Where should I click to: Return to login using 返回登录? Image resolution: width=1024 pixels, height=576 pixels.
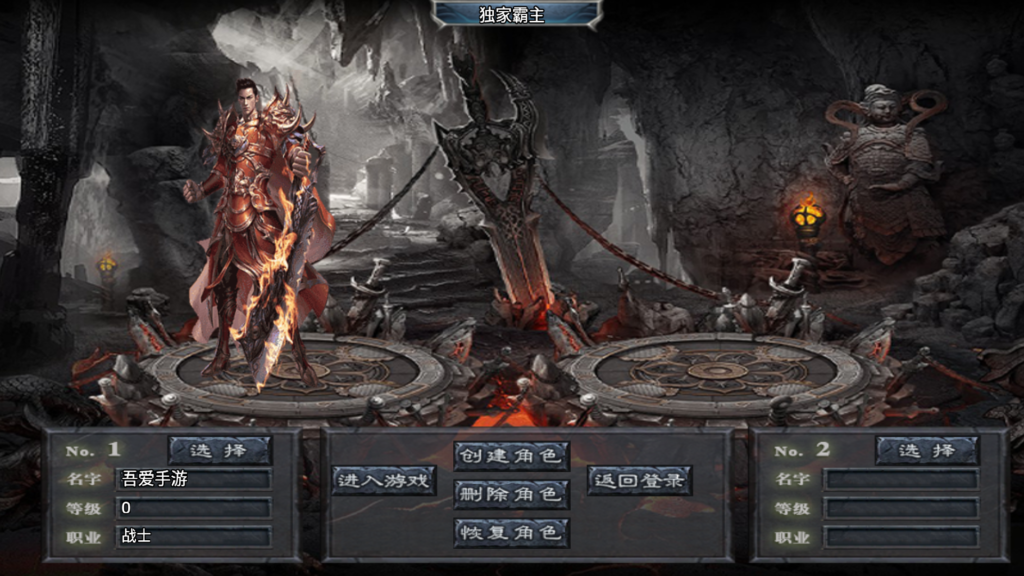pyautogui.click(x=639, y=480)
